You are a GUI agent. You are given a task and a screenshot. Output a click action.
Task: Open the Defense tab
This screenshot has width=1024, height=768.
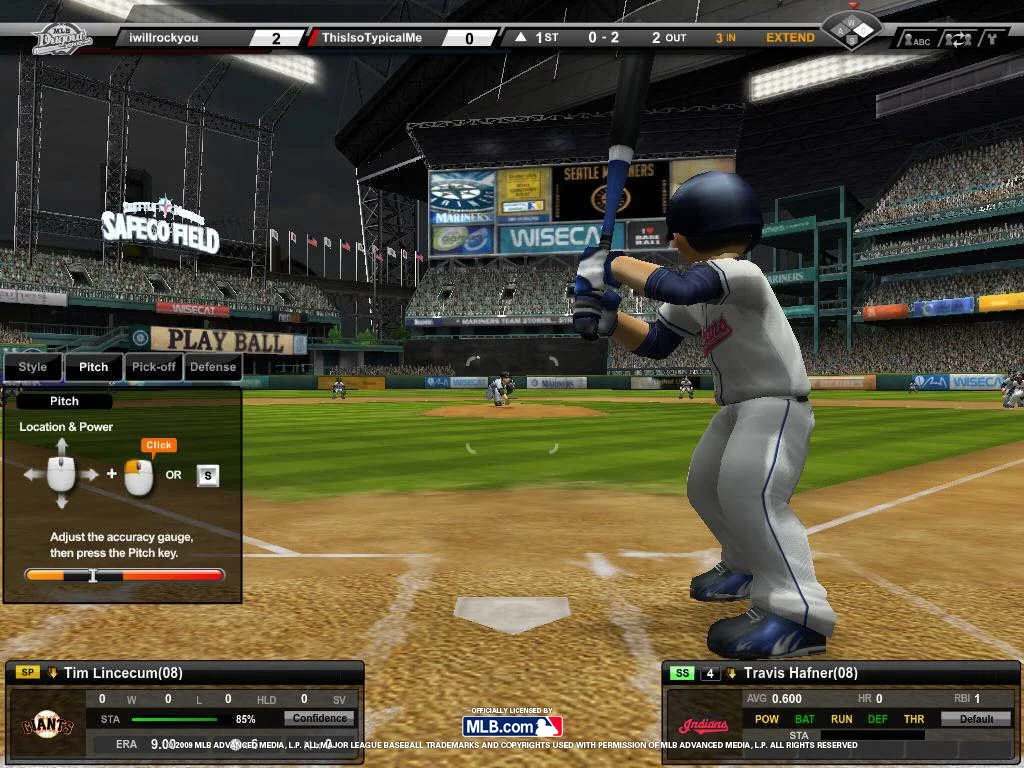[213, 367]
